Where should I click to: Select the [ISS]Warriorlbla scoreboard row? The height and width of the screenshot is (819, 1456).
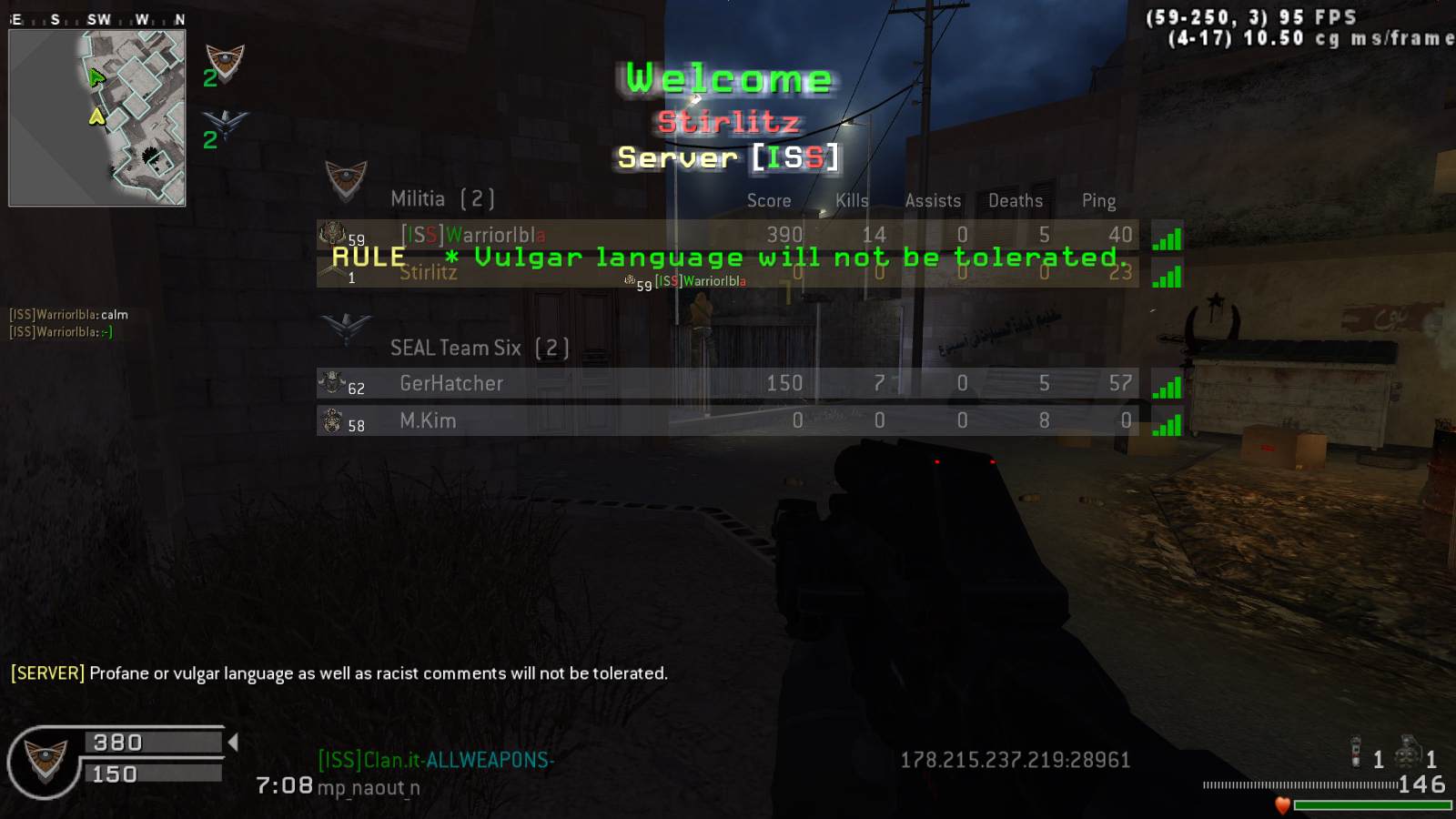(x=726, y=235)
